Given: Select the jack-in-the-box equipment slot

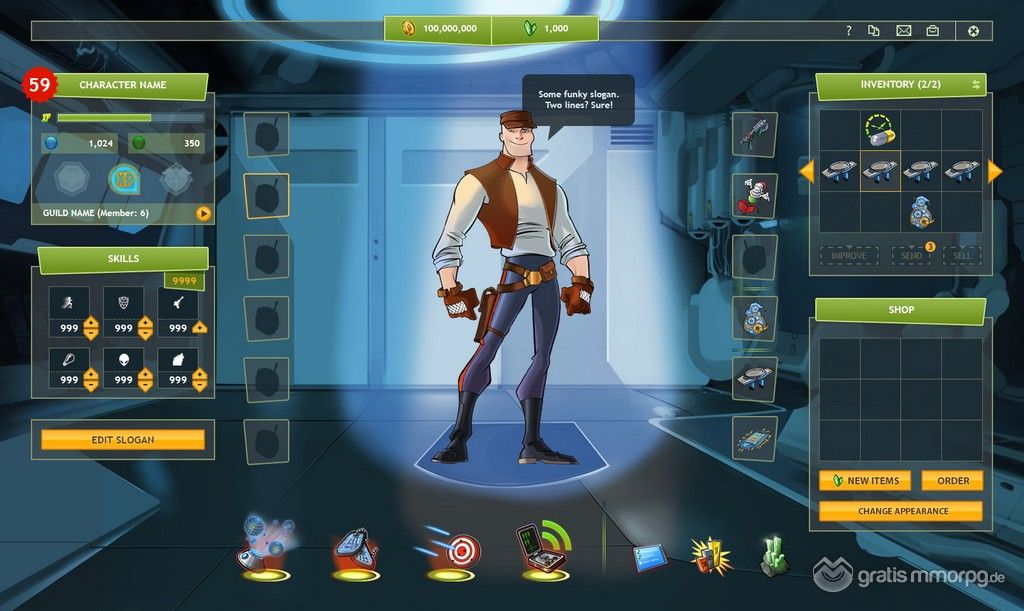Looking at the screenshot, I should [x=755, y=195].
